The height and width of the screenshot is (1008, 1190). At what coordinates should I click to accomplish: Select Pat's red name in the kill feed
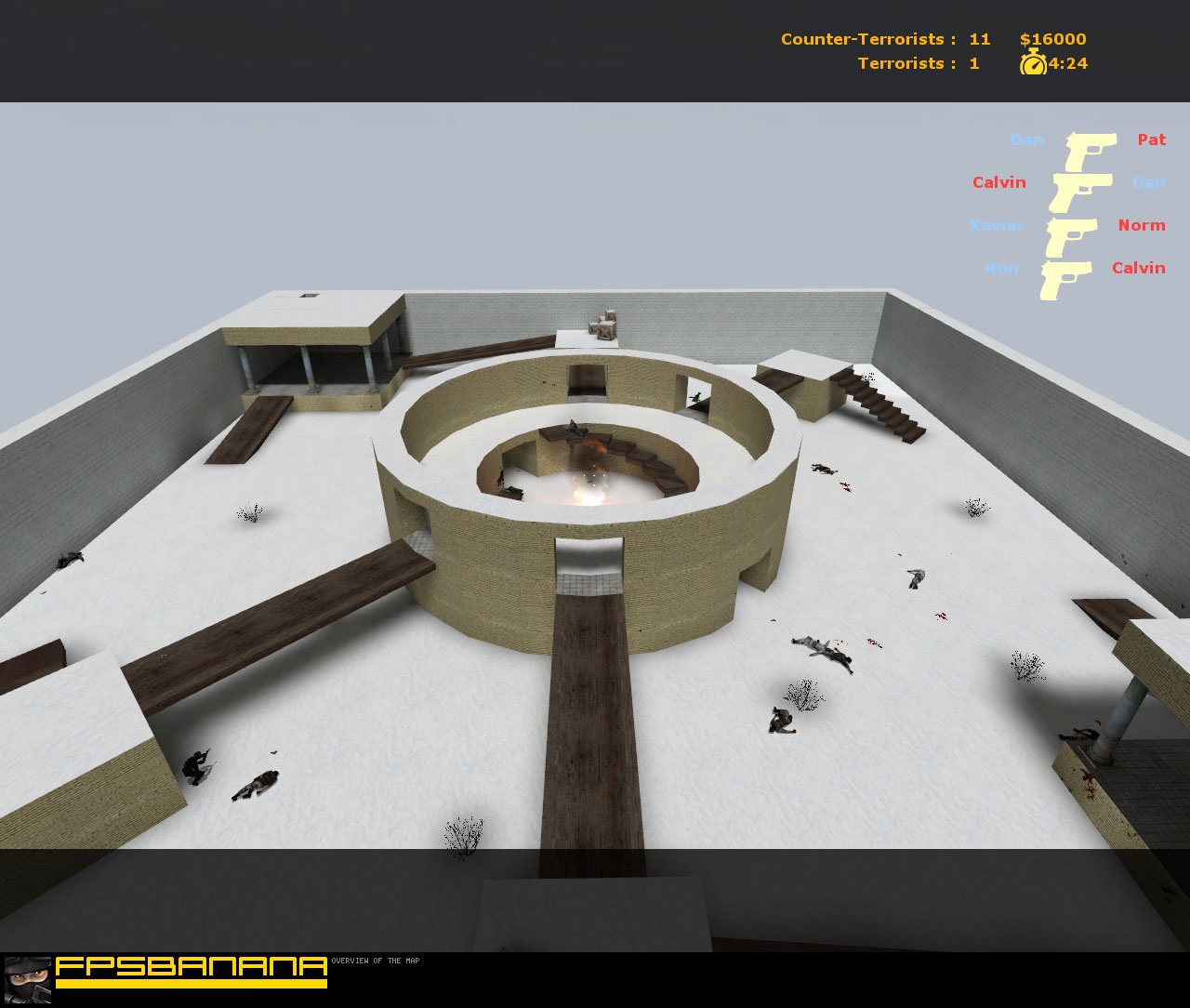[x=1150, y=139]
